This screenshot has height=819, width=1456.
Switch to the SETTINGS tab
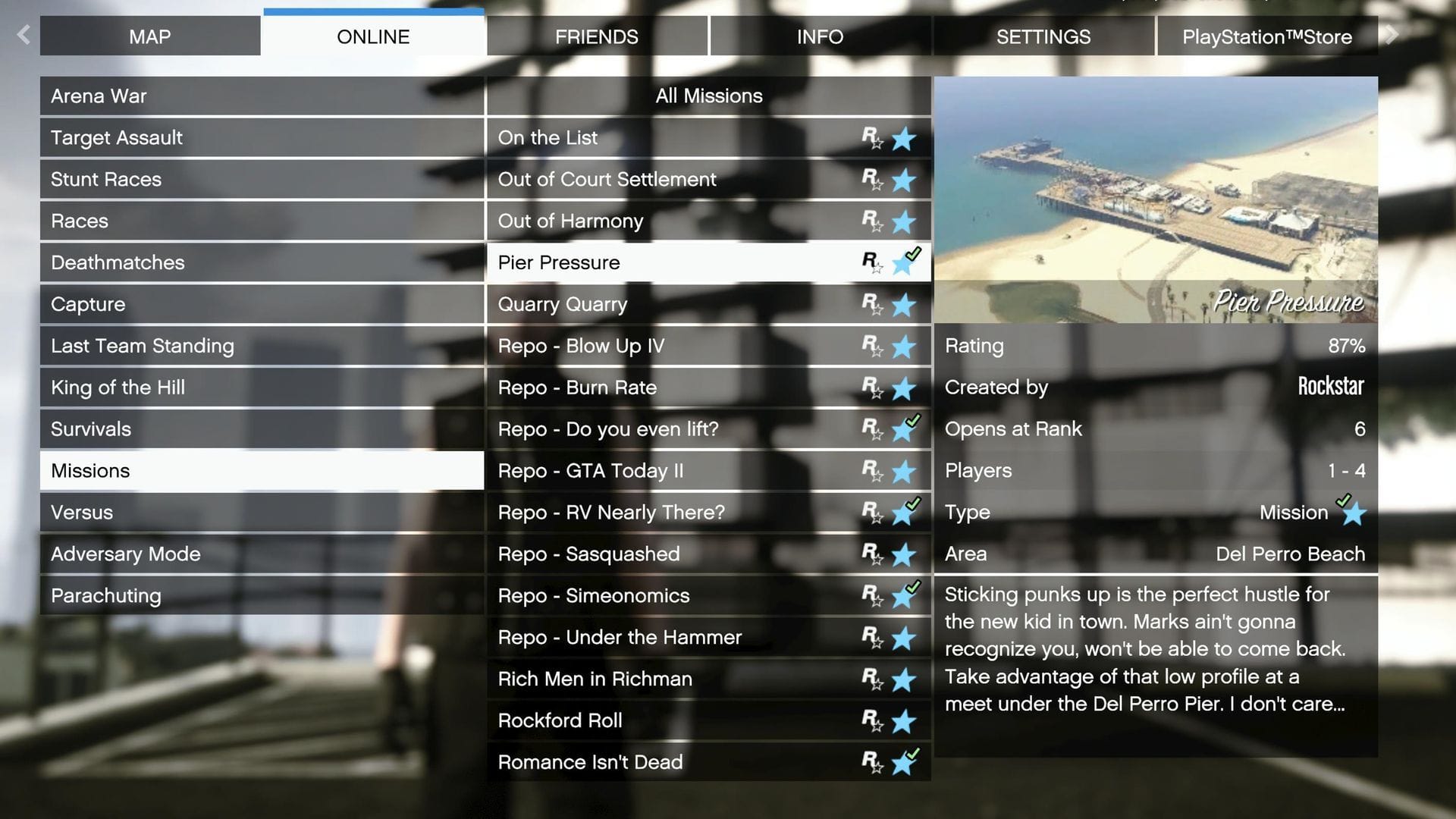click(1043, 36)
